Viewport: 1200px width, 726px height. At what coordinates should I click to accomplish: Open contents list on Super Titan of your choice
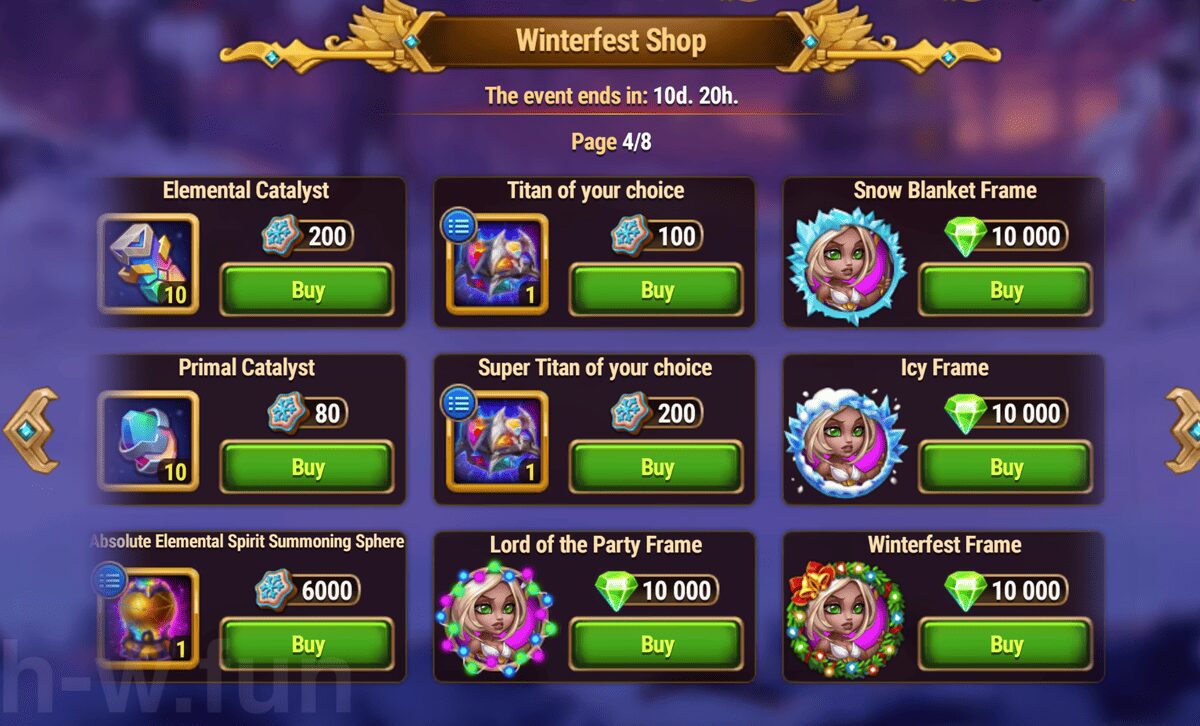click(459, 404)
